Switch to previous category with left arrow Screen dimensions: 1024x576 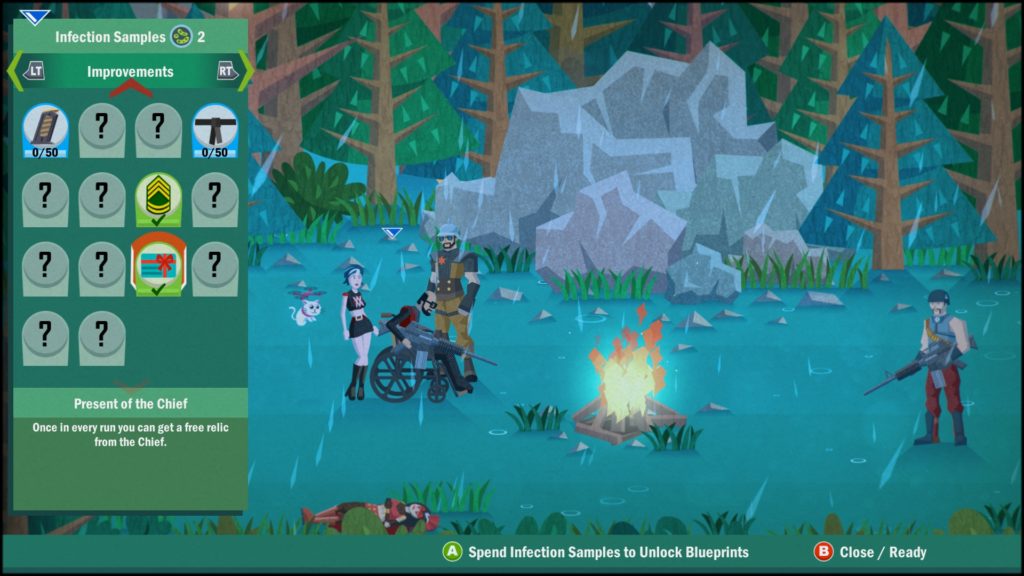click(x=28, y=72)
